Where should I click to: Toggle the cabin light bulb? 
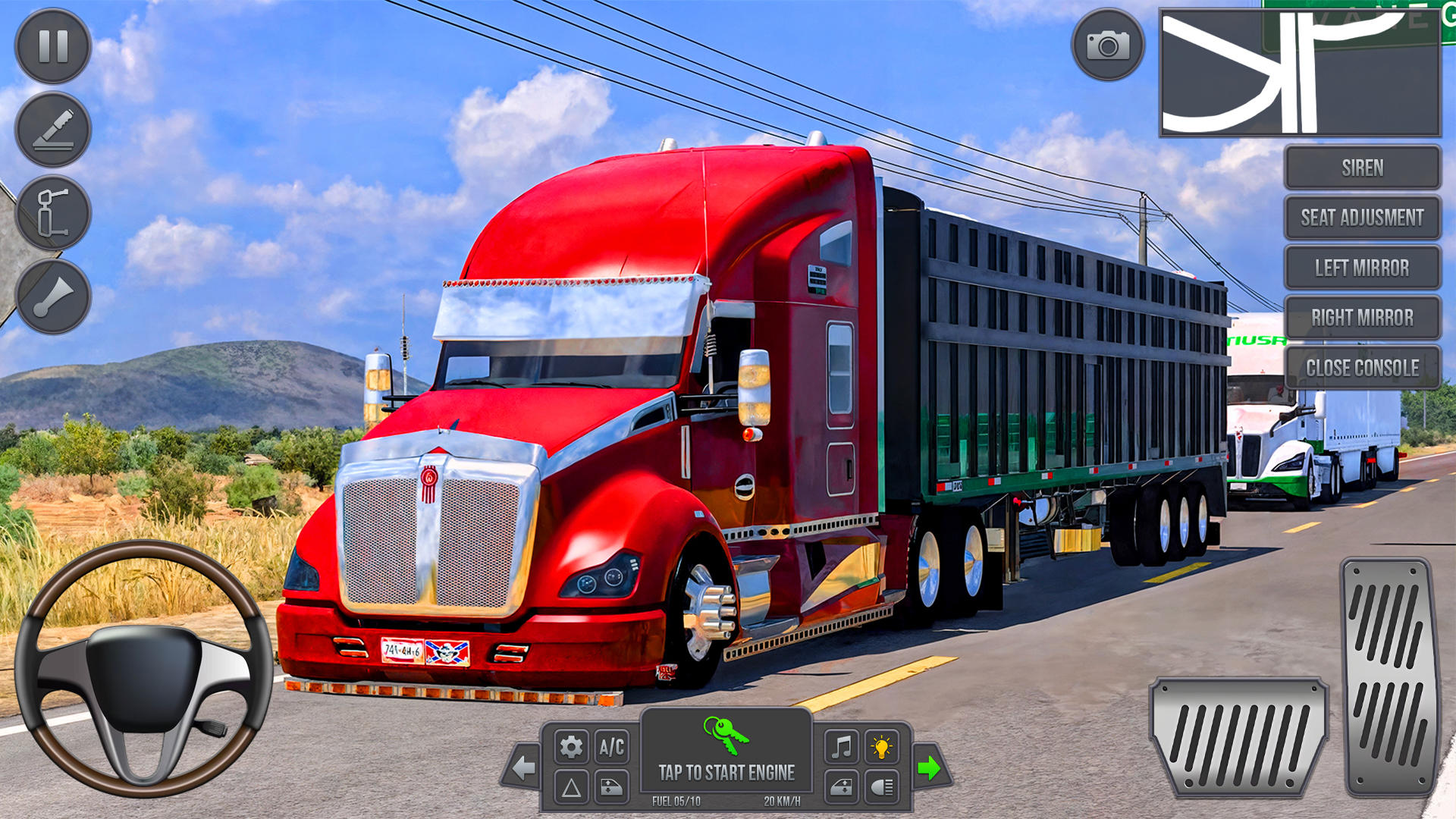point(881,746)
